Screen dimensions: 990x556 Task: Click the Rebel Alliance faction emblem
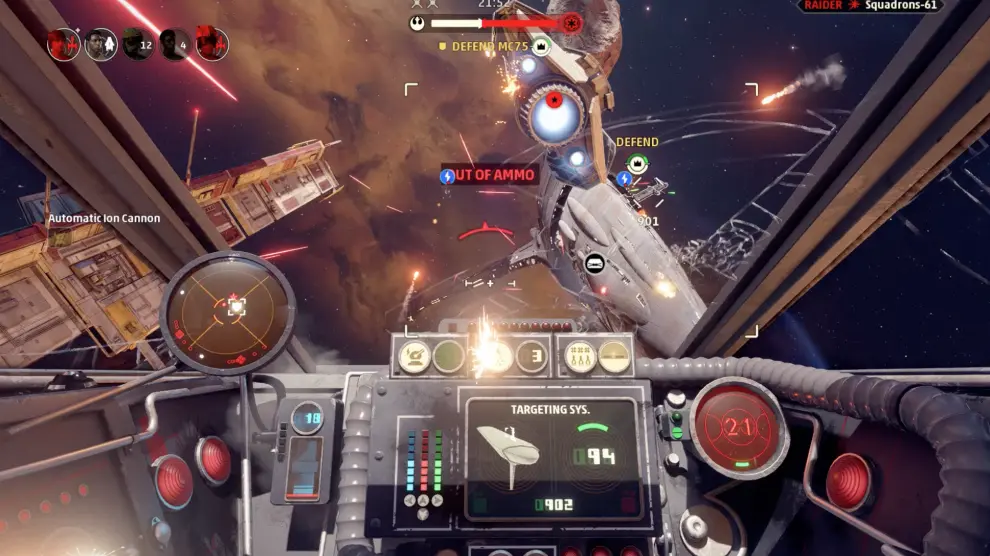[x=418, y=22]
